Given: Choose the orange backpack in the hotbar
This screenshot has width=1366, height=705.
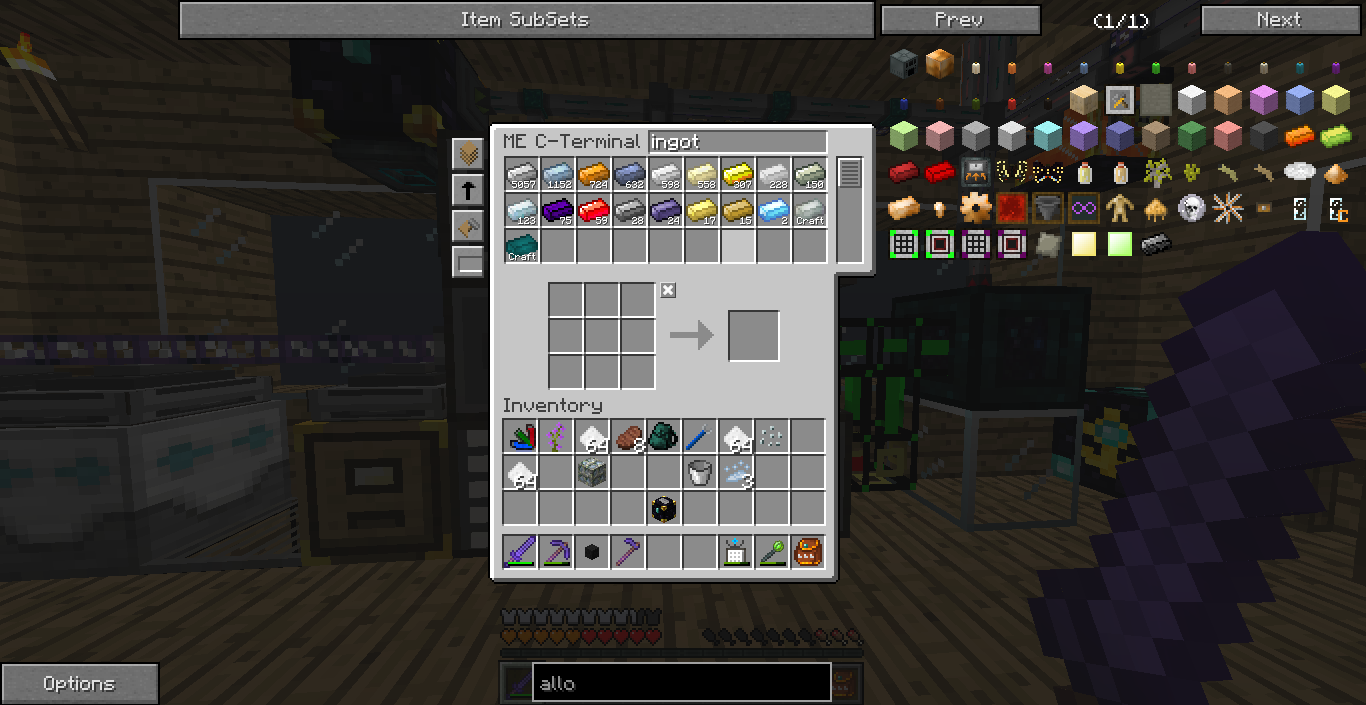Looking at the screenshot, I should click(807, 552).
